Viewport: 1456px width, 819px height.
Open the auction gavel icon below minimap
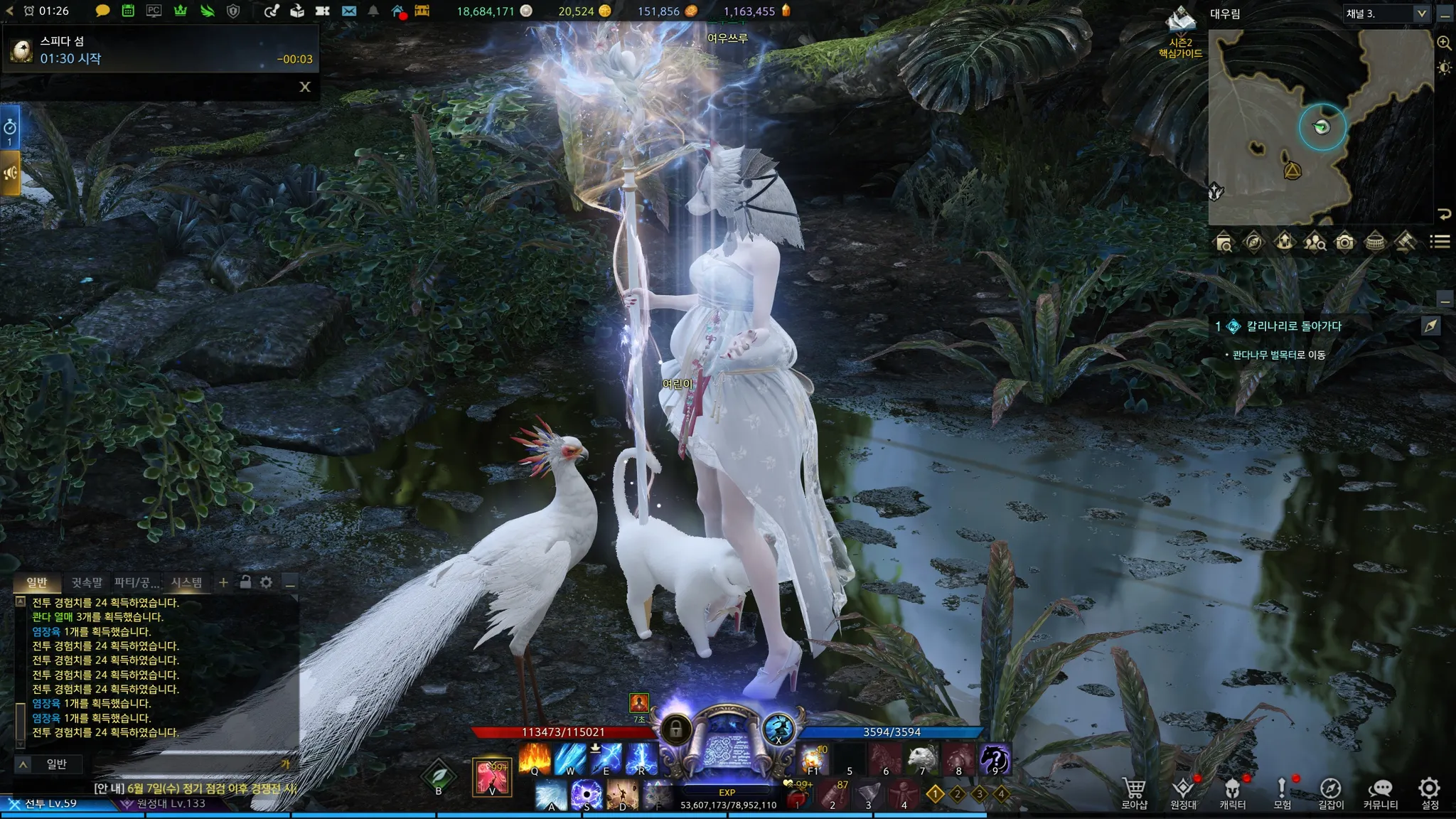click(1405, 242)
